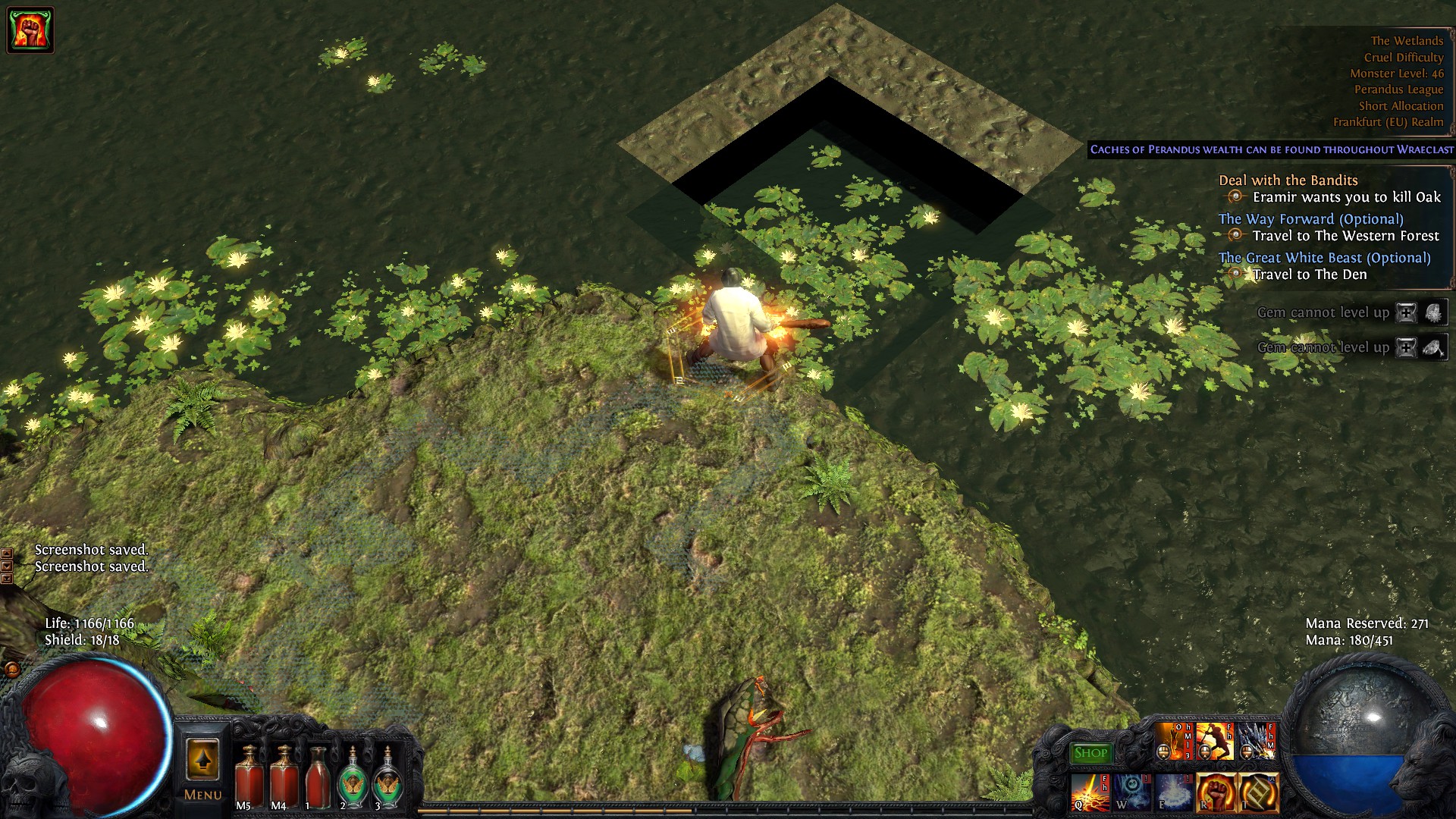Use the life flask labeled M4
The height and width of the screenshot is (819, 1456).
(x=283, y=775)
